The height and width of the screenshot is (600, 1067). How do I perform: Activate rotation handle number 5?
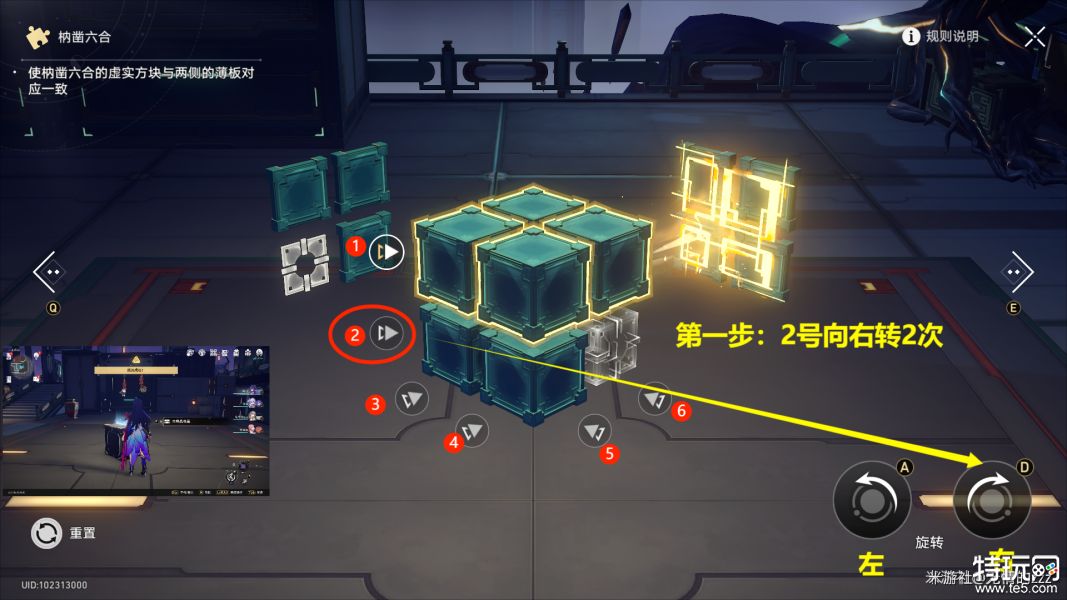595,432
